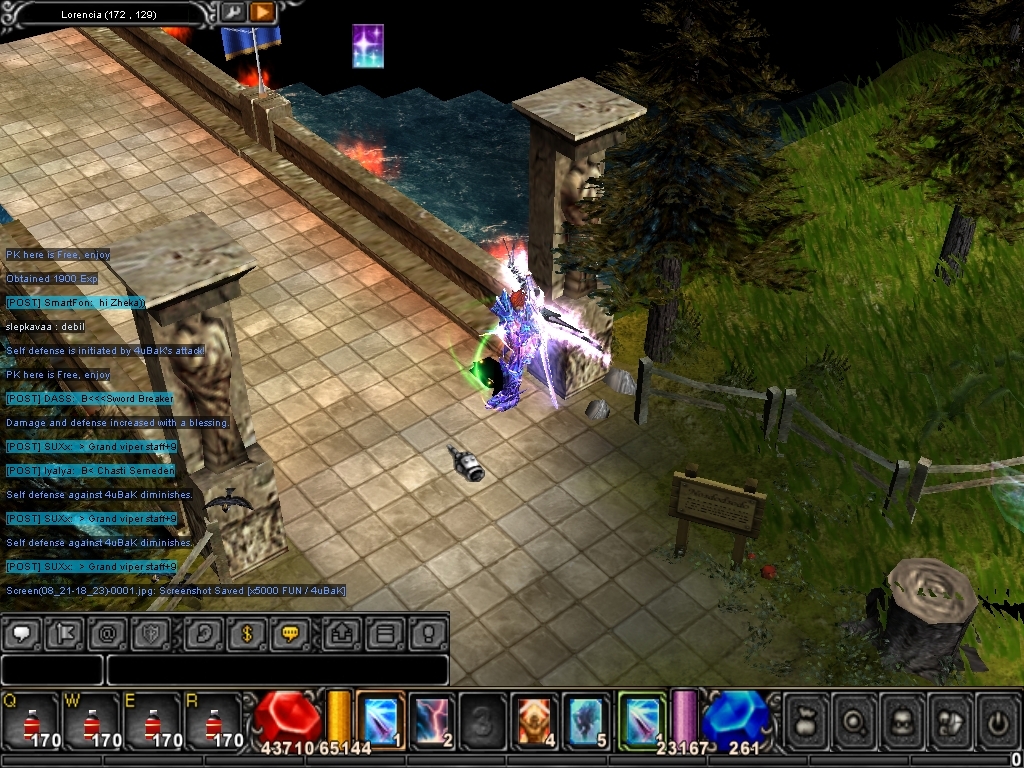The width and height of the screenshot is (1024, 768).
Task: Click the flag icon button
Action: point(65,634)
